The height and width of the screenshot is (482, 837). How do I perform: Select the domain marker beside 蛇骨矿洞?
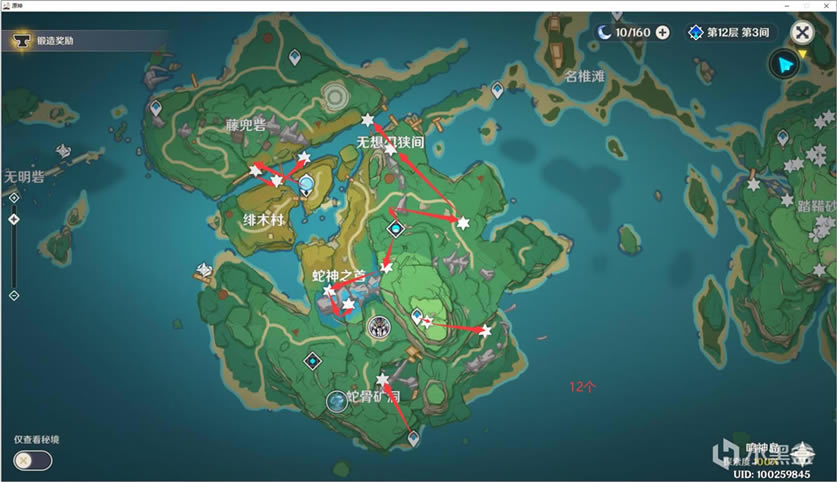tap(337, 401)
